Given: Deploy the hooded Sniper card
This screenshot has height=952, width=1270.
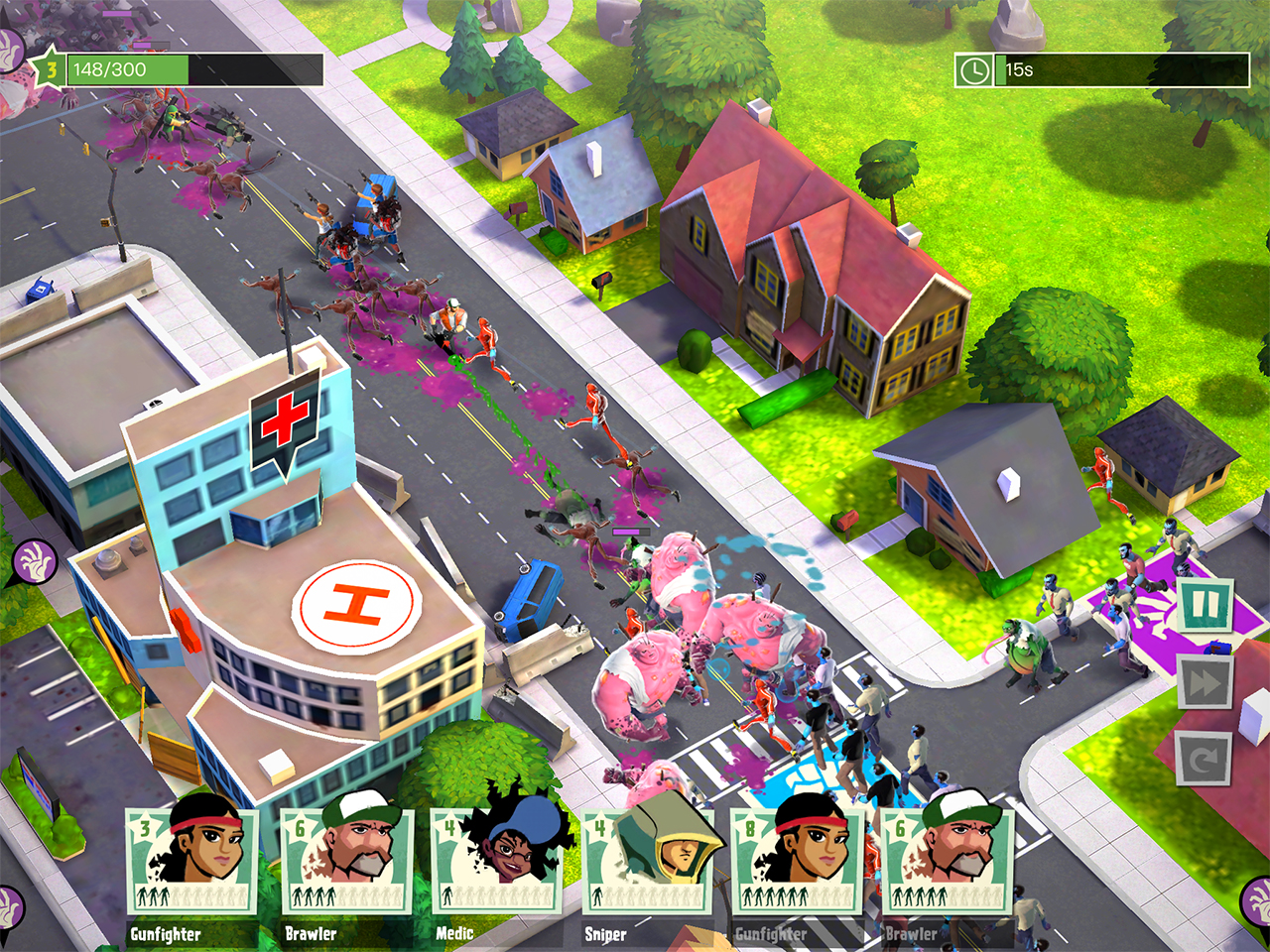Looking at the screenshot, I should pos(646,861).
